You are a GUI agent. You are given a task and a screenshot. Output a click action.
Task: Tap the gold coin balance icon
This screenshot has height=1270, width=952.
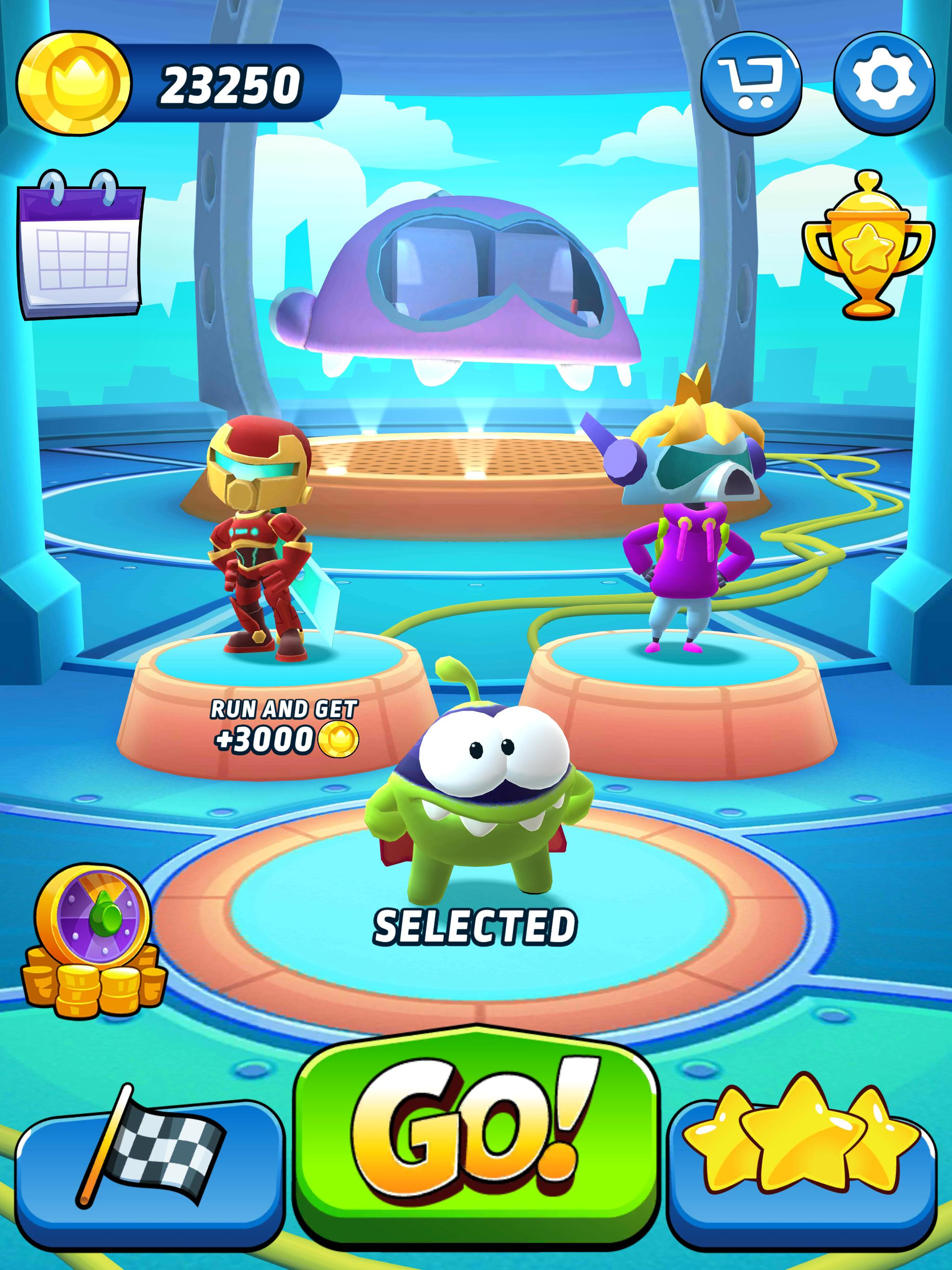(x=74, y=84)
